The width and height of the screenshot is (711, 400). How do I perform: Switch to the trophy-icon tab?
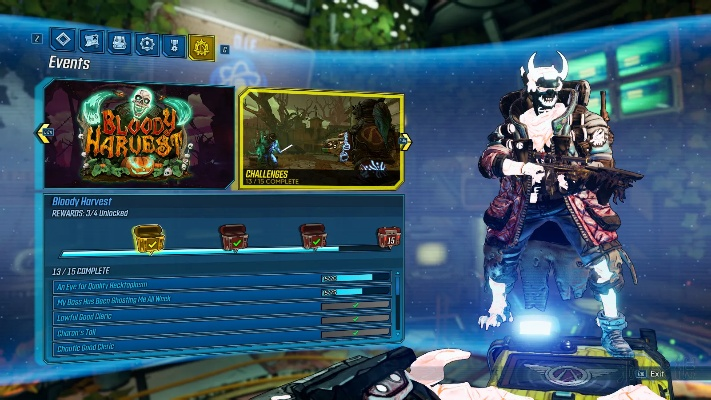coord(173,45)
